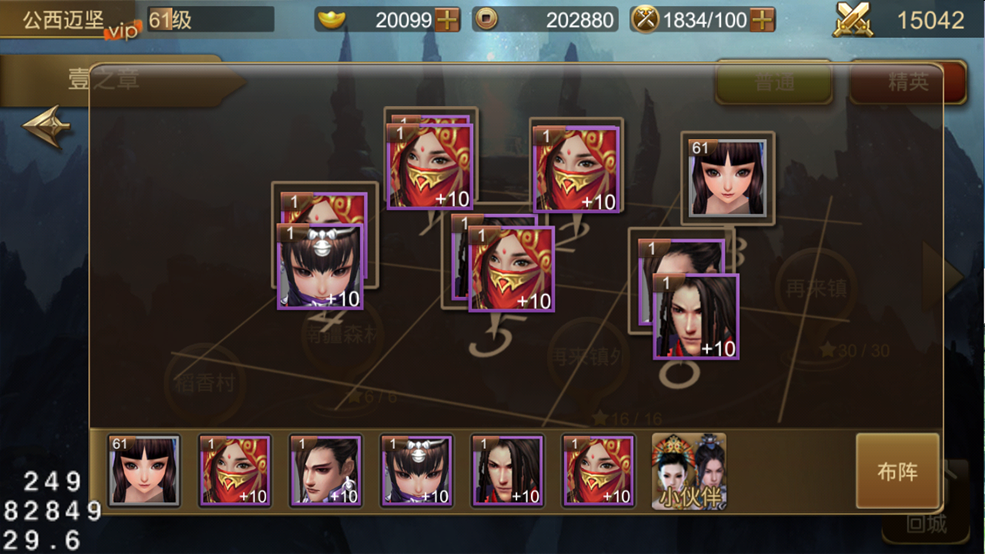Viewport: 985px width, 554px height.
Task: Add more gold ingots with the plus button
Action: coord(448,19)
